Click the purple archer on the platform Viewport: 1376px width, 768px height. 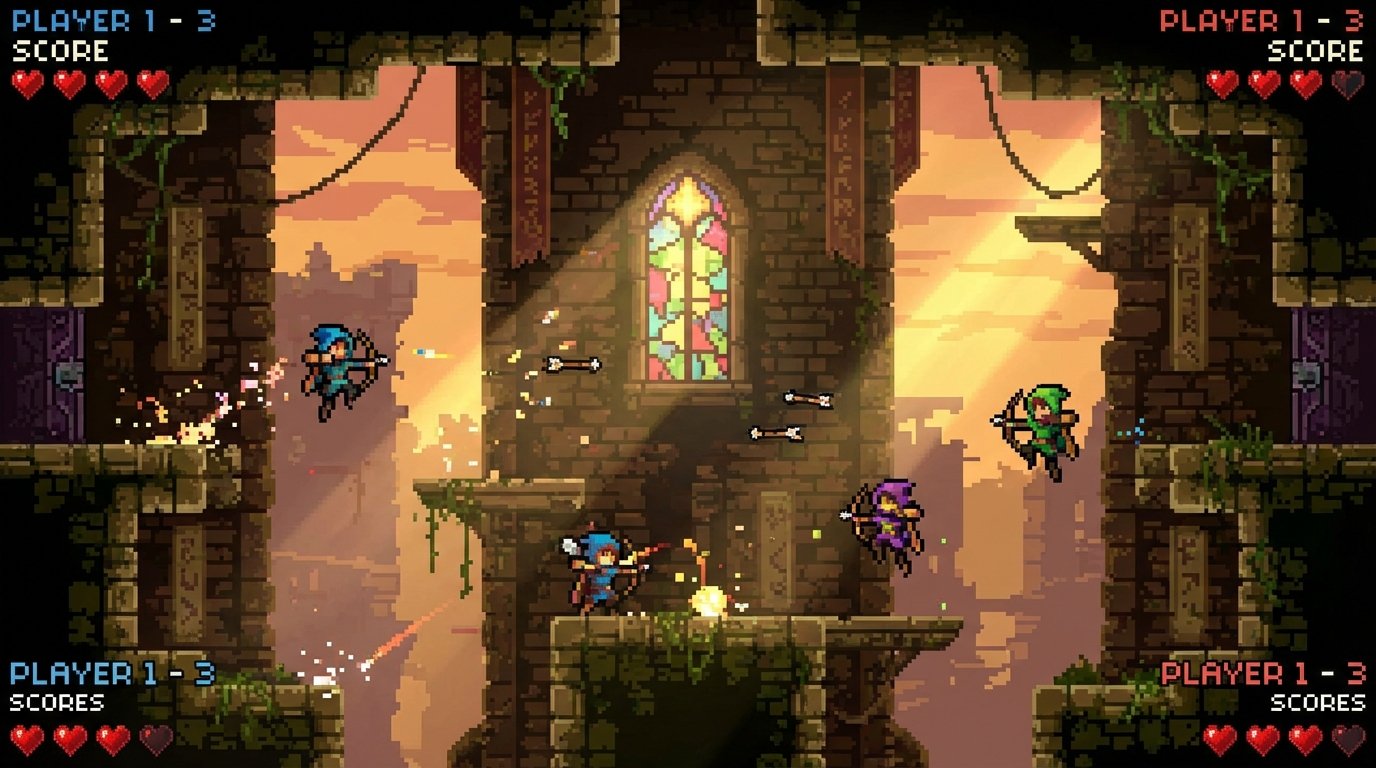[890, 520]
